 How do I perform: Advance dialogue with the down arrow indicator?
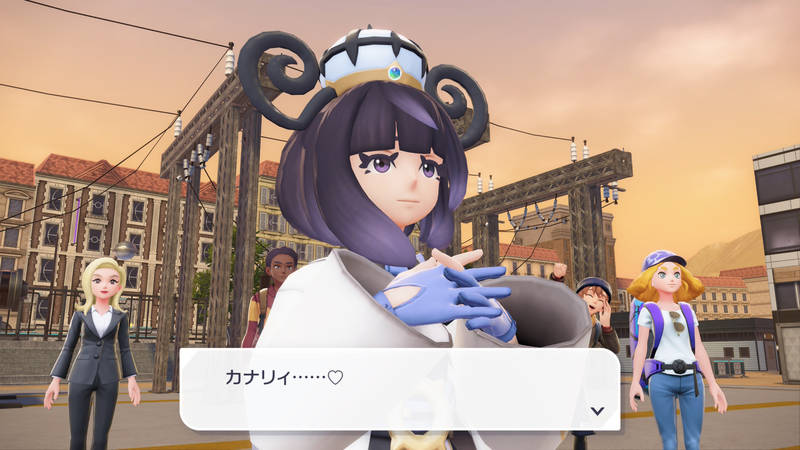coord(597,410)
